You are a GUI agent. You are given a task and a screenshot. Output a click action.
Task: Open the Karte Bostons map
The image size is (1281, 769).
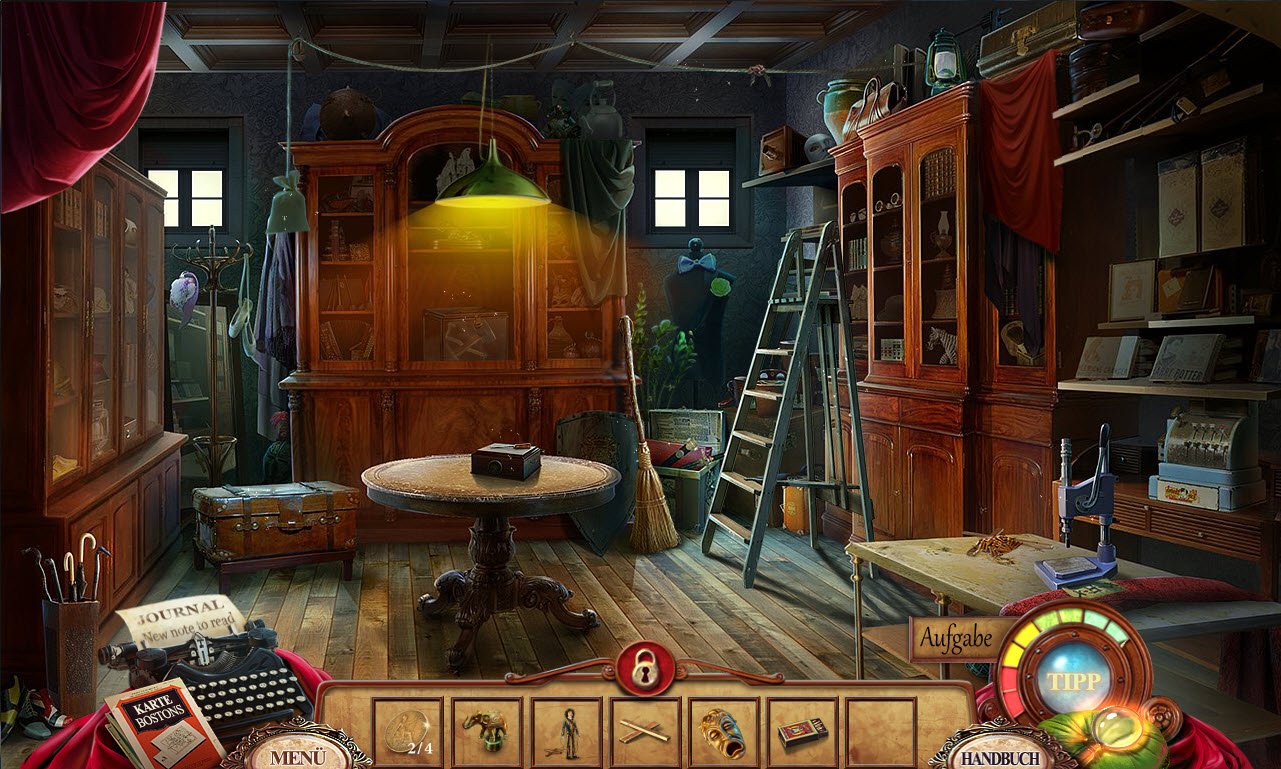point(165,721)
